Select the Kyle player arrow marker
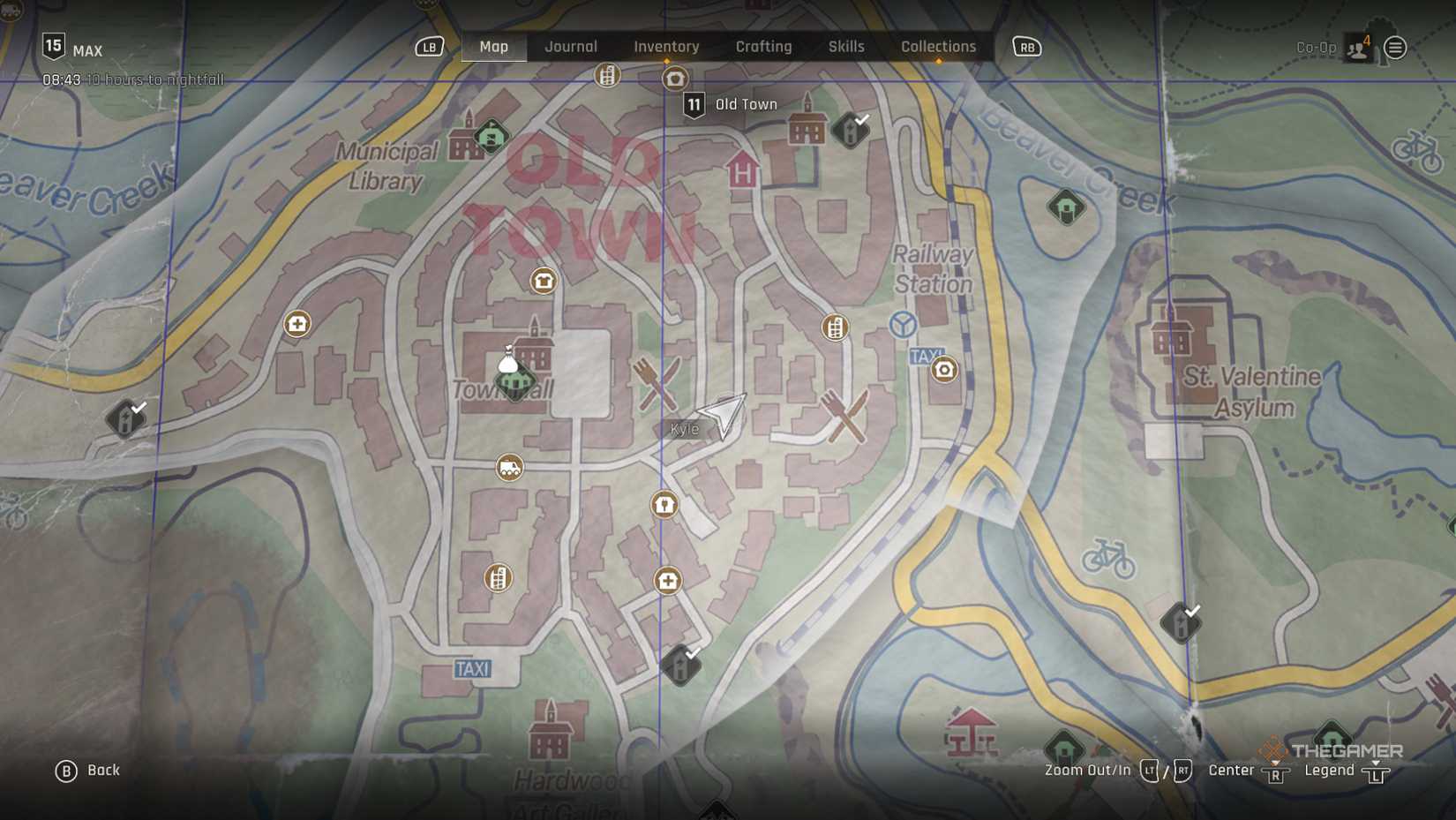Image resolution: width=1456 pixels, height=820 pixels. coord(723,413)
